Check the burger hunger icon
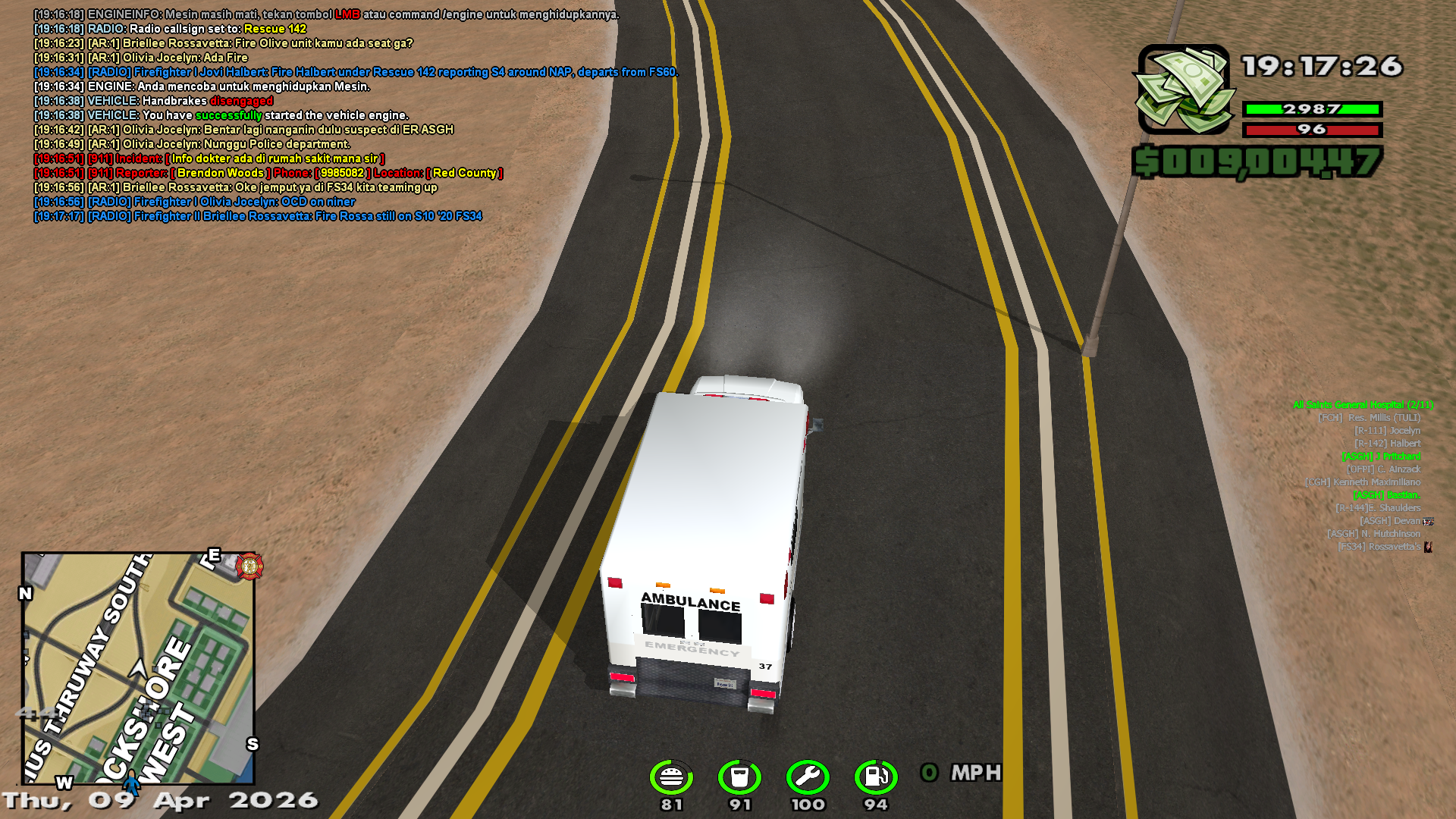Screen dimensions: 1456x819 pos(671,777)
